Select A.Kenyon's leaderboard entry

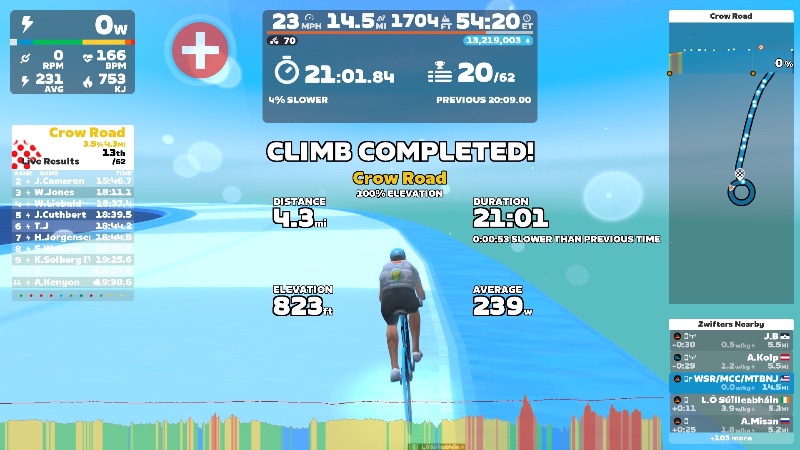[71, 282]
